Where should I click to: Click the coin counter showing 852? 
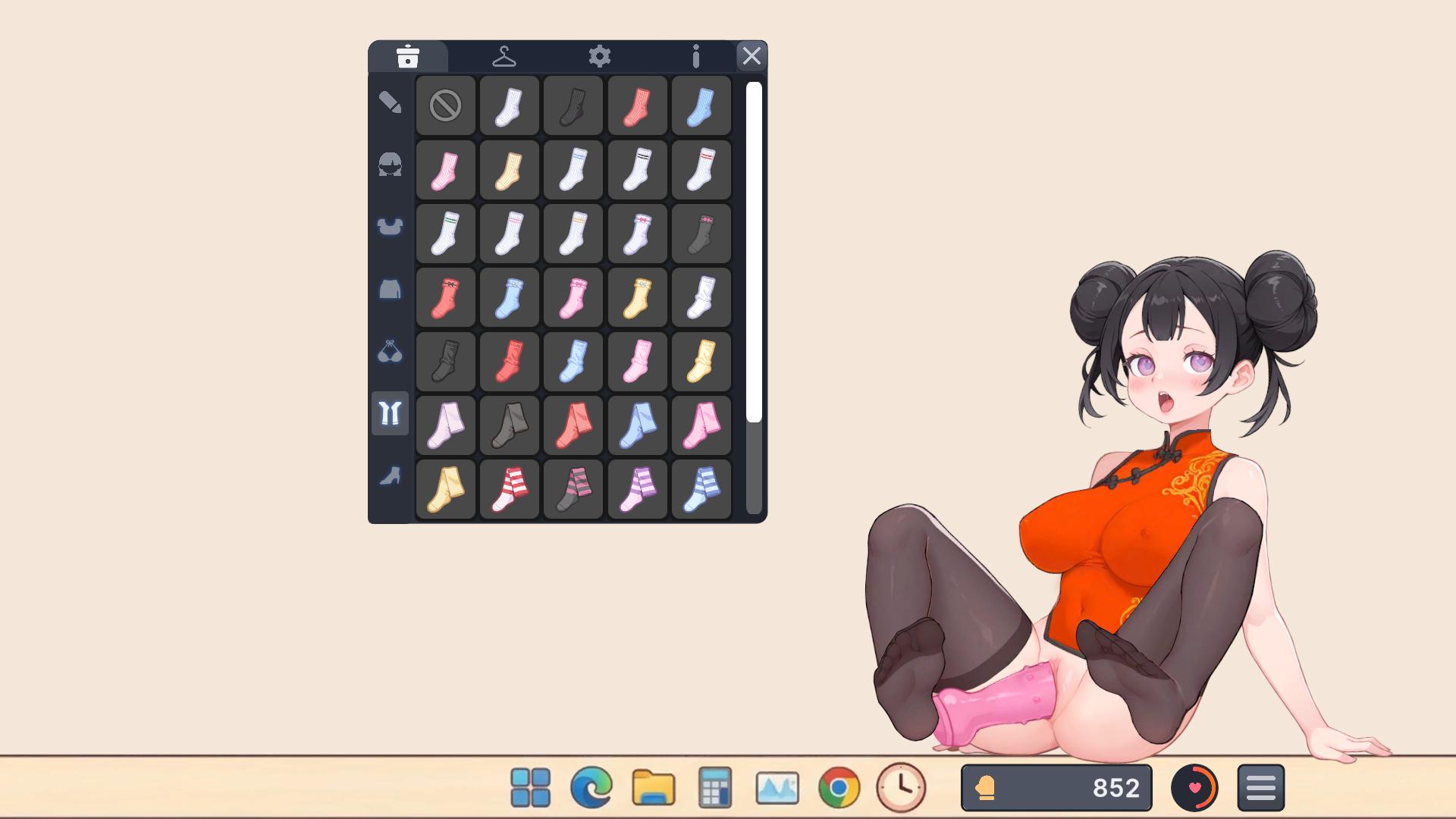(1056, 786)
